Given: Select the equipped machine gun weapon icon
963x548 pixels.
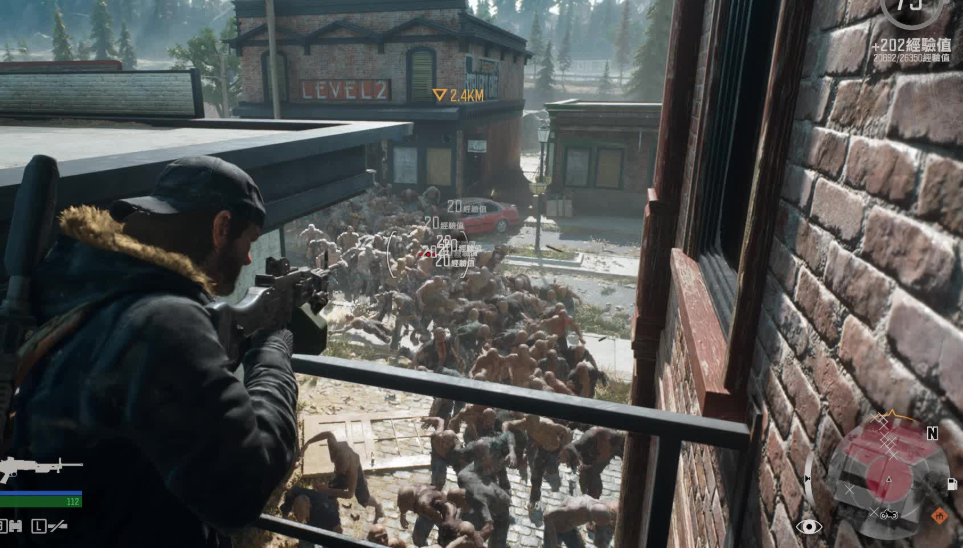Looking at the screenshot, I should tap(38, 468).
